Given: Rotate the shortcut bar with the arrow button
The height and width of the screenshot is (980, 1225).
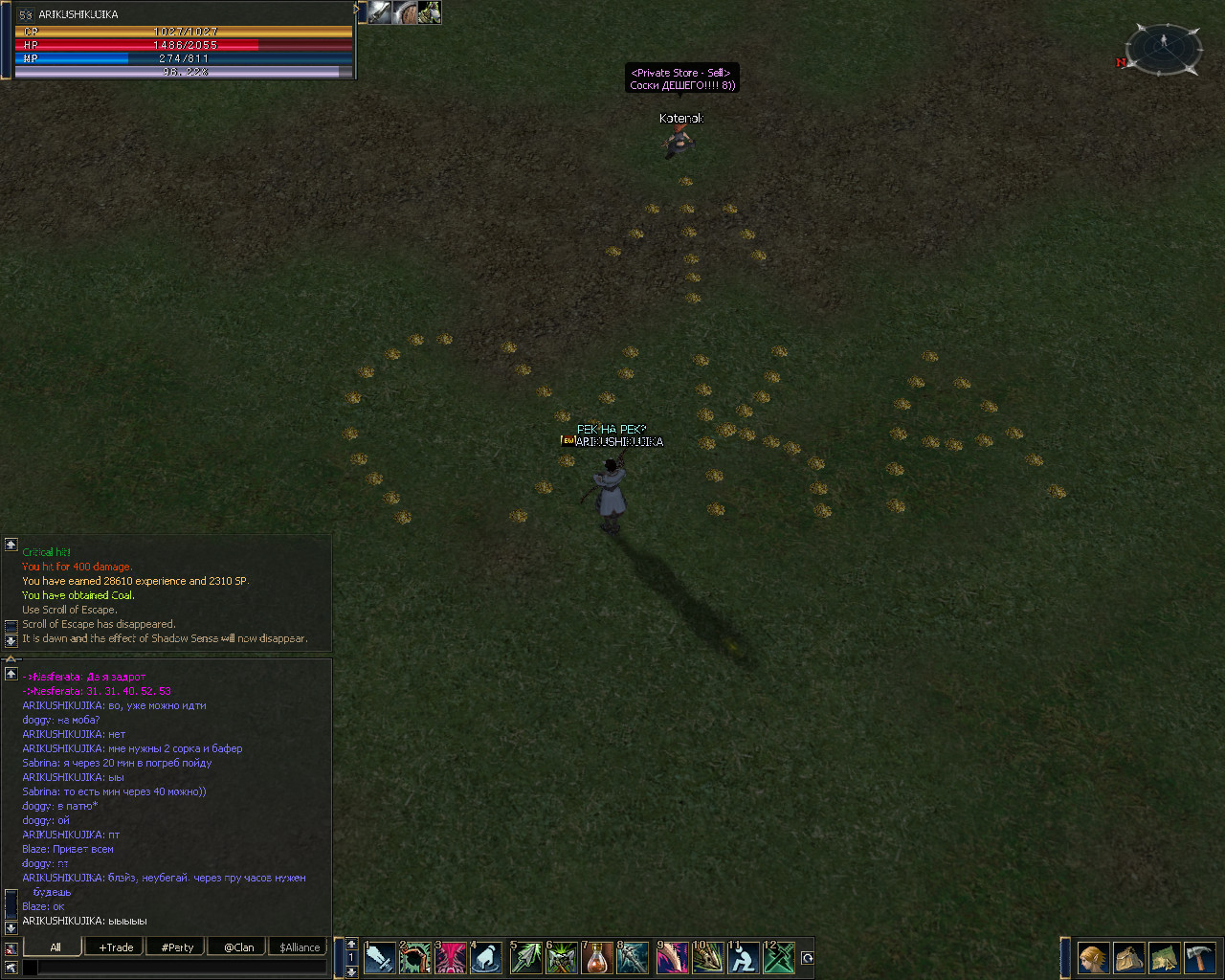Looking at the screenshot, I should pyautogui.click(x=807, y=958).
